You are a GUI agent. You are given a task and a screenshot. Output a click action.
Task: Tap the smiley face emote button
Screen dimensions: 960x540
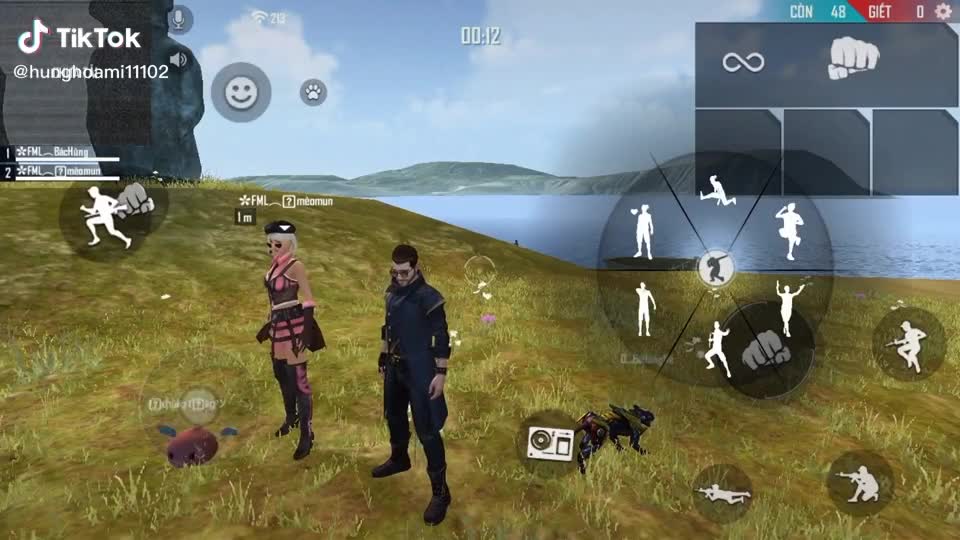click(240, 93)
